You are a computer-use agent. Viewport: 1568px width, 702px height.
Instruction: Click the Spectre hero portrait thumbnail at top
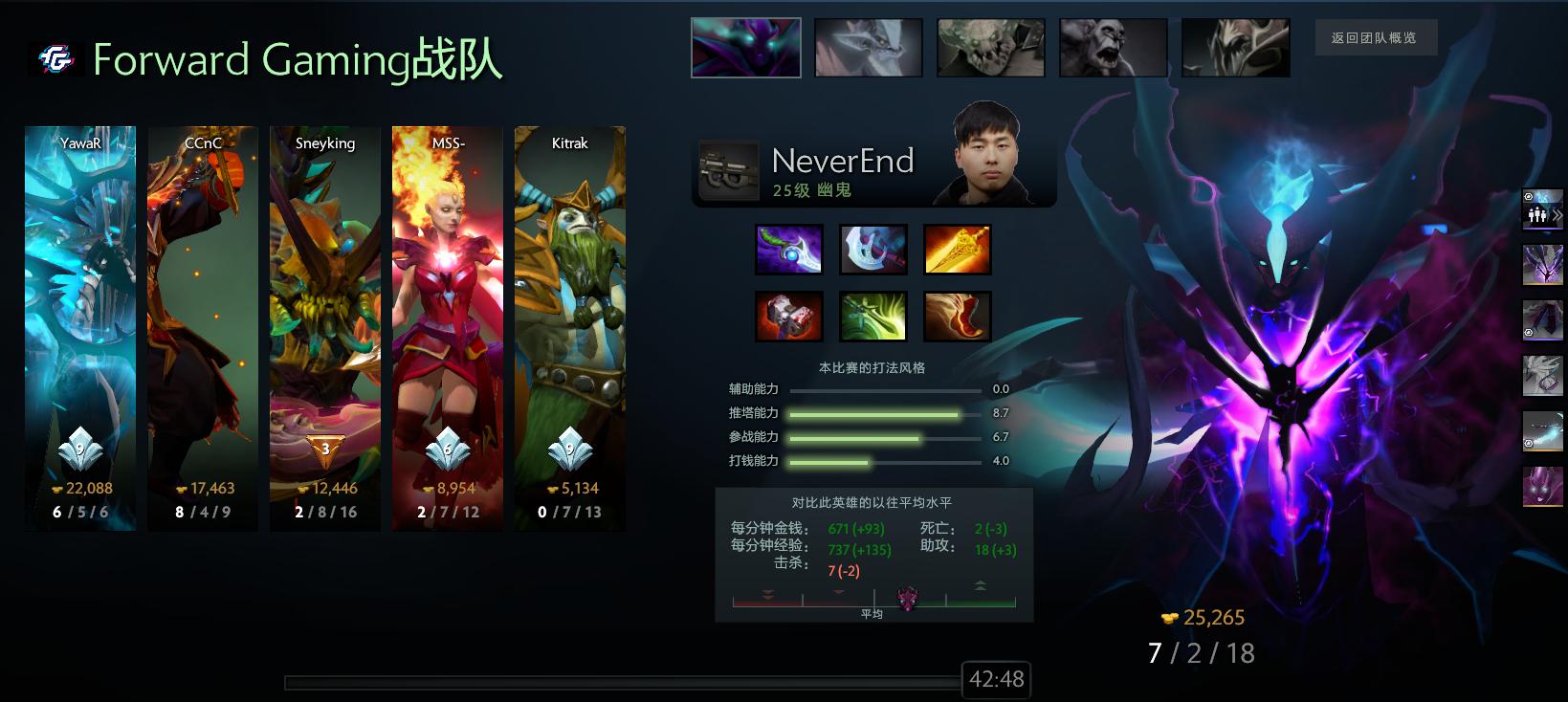[x=746, y=47]
